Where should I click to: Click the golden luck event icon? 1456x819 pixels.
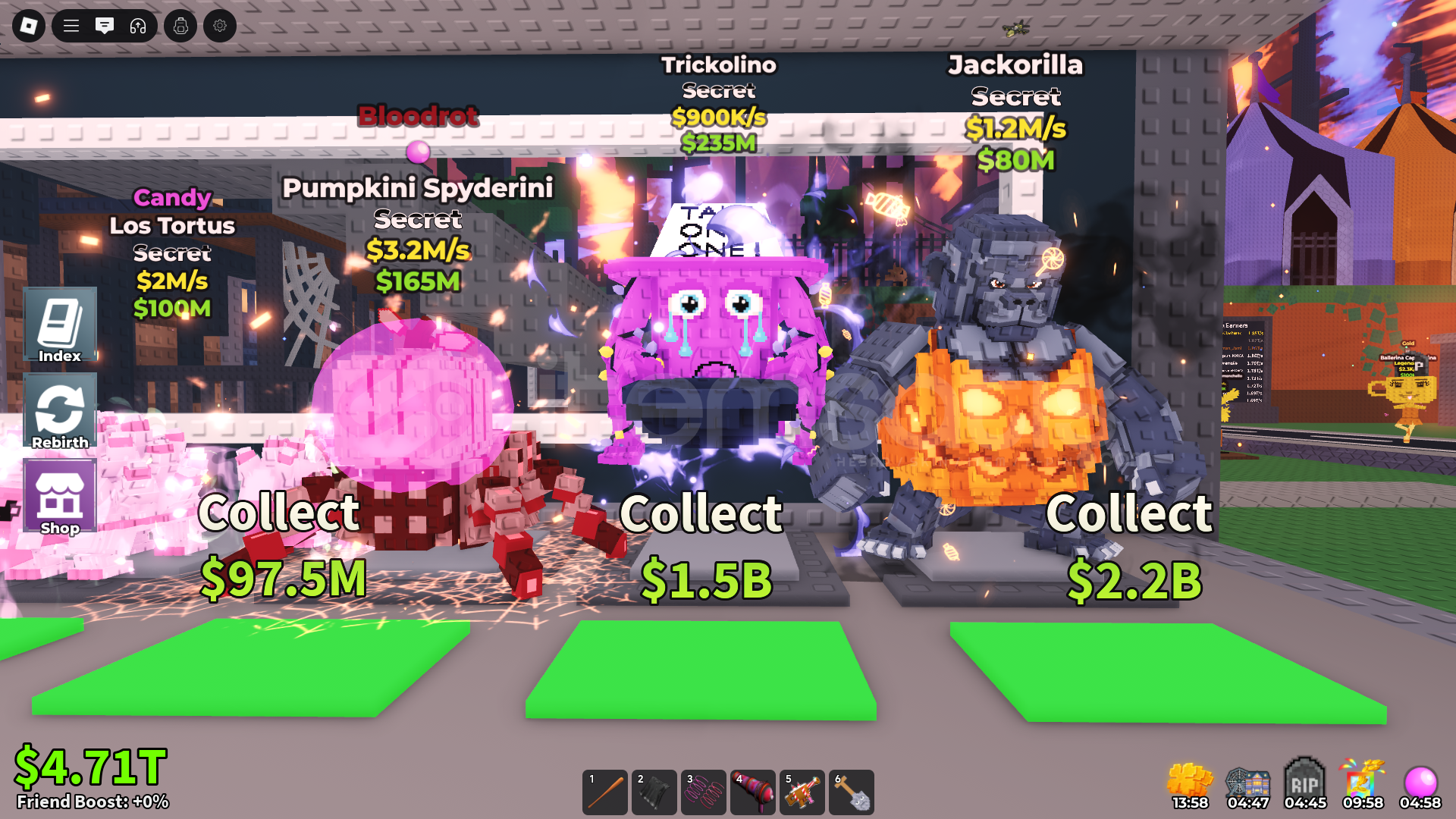coord(1188,778)
